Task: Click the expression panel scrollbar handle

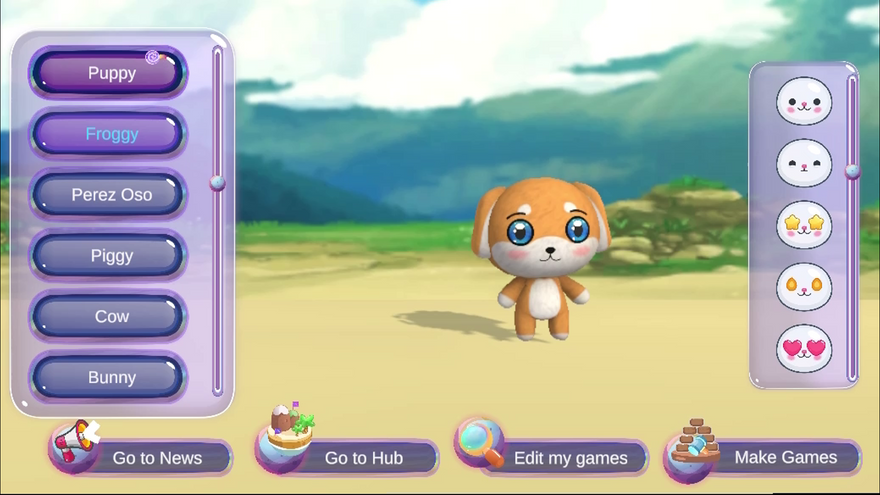Action: (x=852, y=171)
